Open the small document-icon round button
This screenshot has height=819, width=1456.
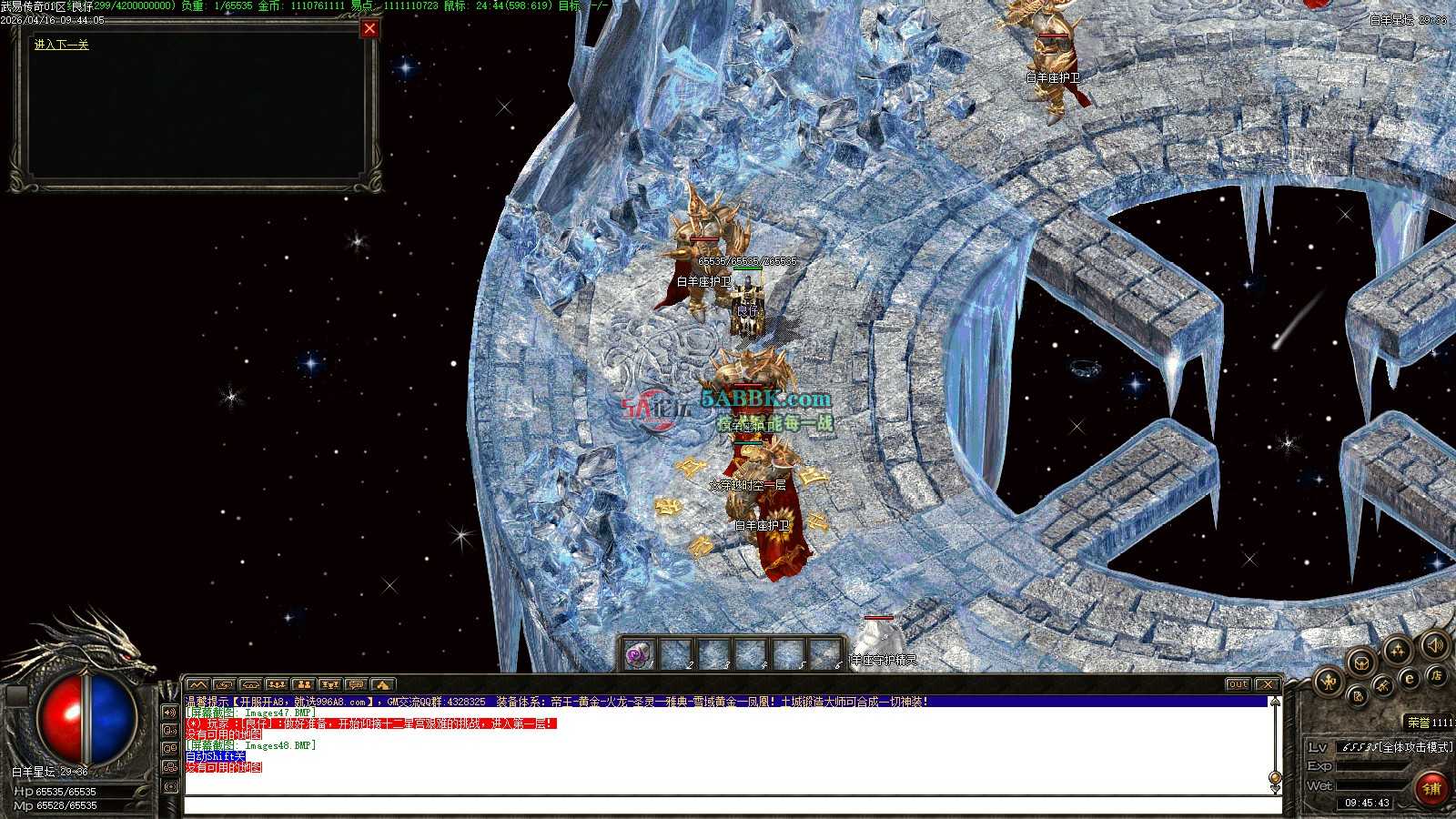pyautogui.click(x=1357, y=697)
